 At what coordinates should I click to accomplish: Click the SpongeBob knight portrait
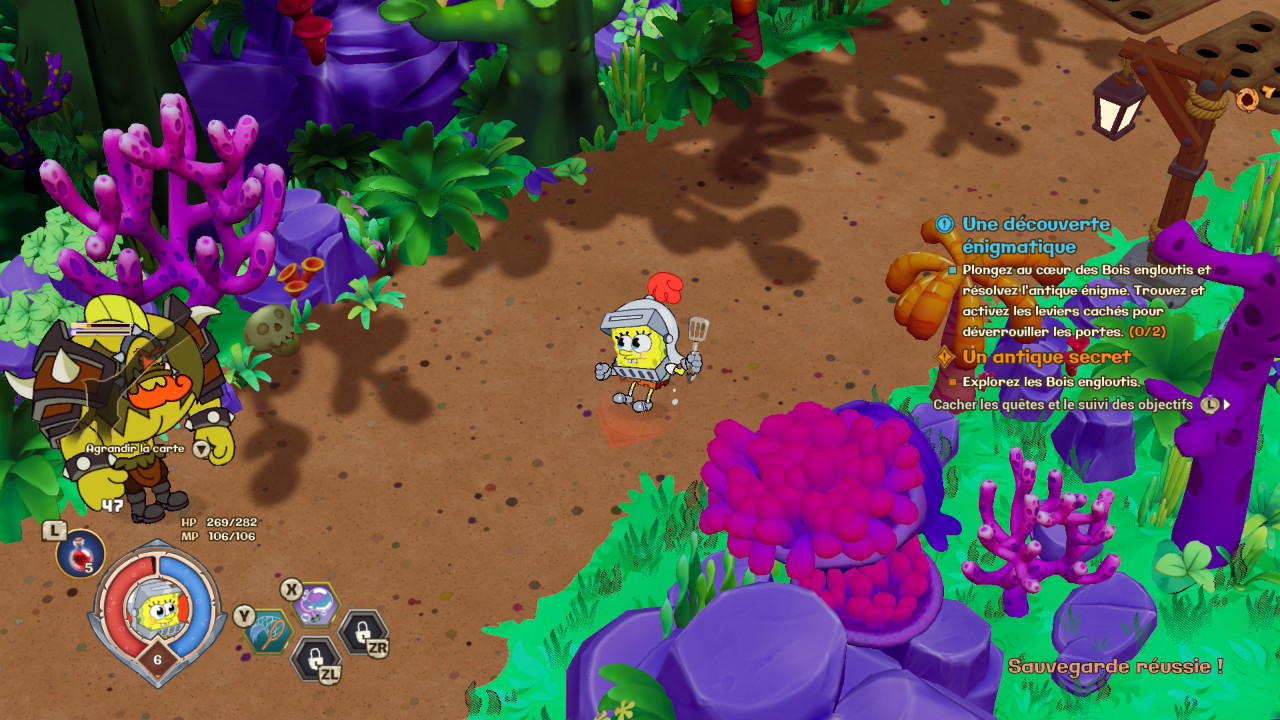tap(155, 609)
